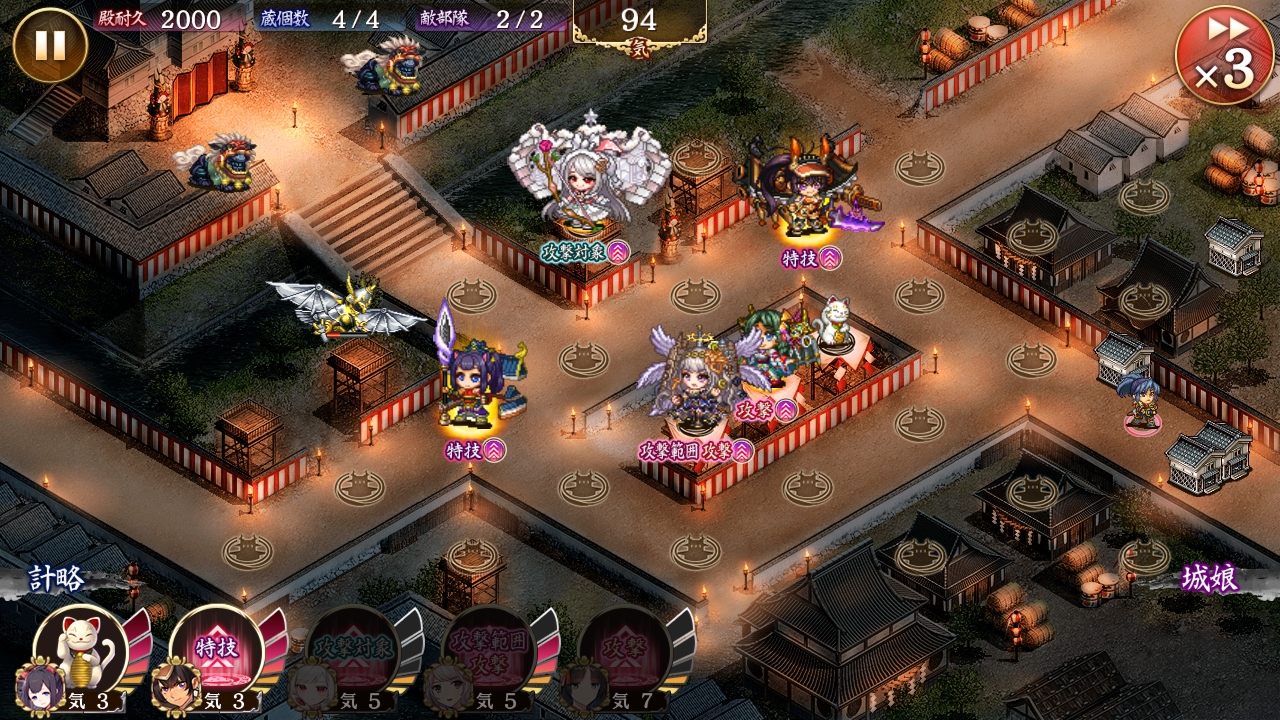Switch to the 城娘 castle girl list

click(x=1209, y=580)
